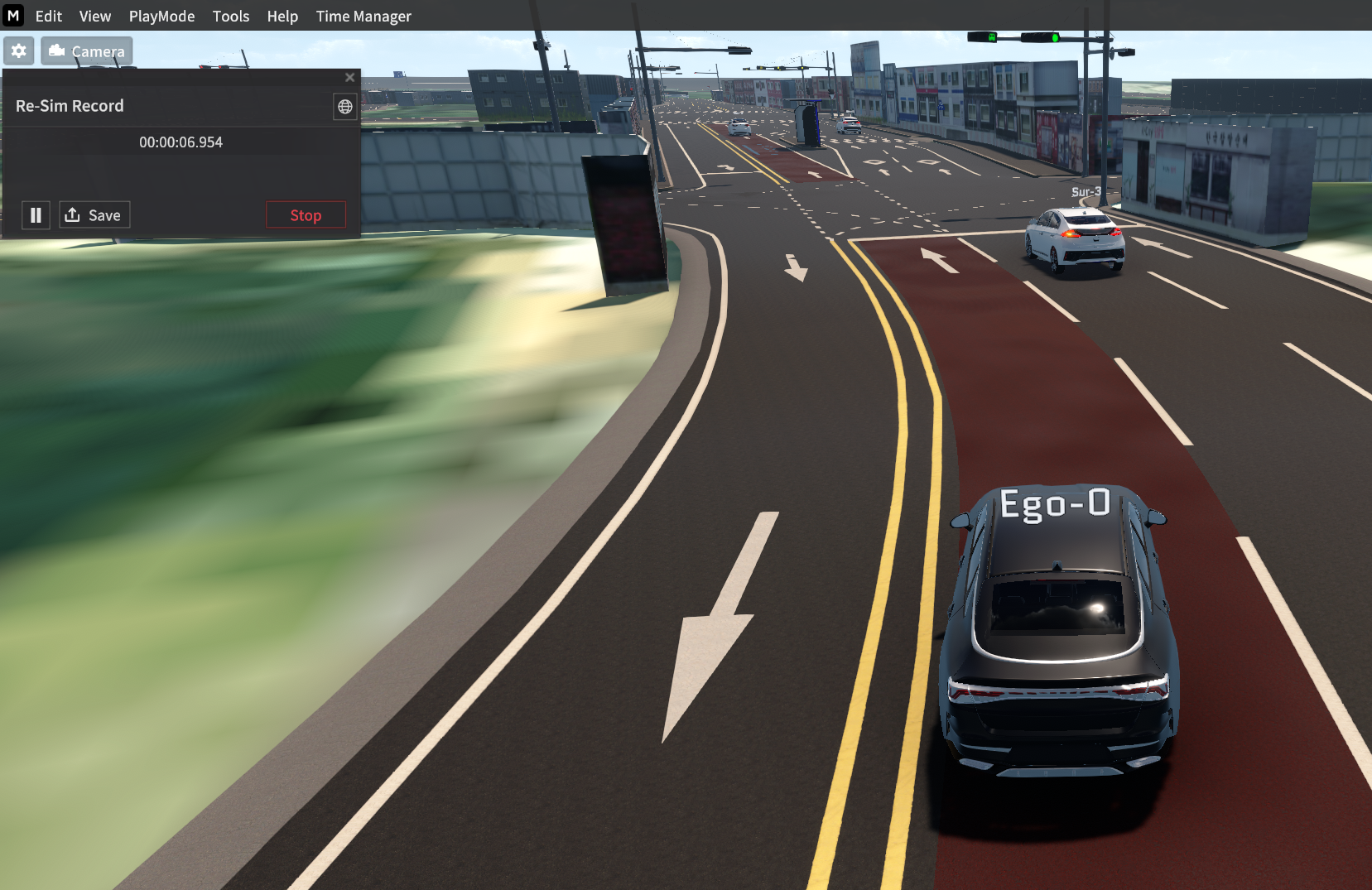This screenshot has height=890, width=1372.
Task: Open the Tools menu
Action: tap(231, 17)
